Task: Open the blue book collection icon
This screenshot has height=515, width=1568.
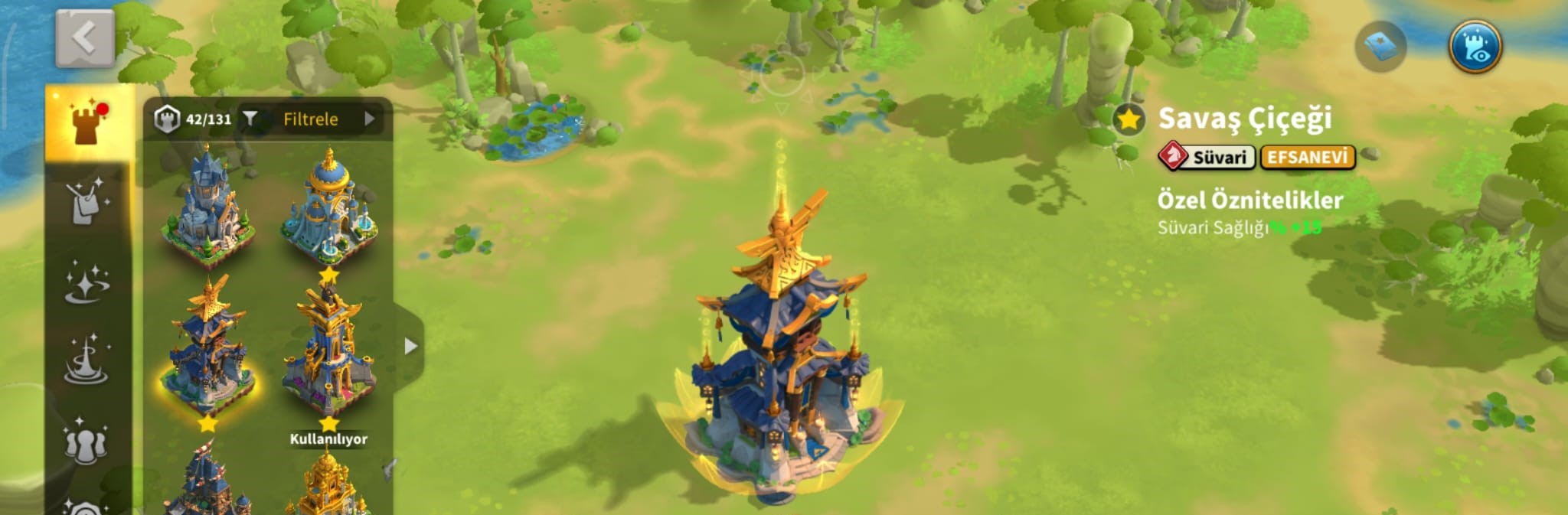Action: pyautogui.click(x=1380, y=47)
